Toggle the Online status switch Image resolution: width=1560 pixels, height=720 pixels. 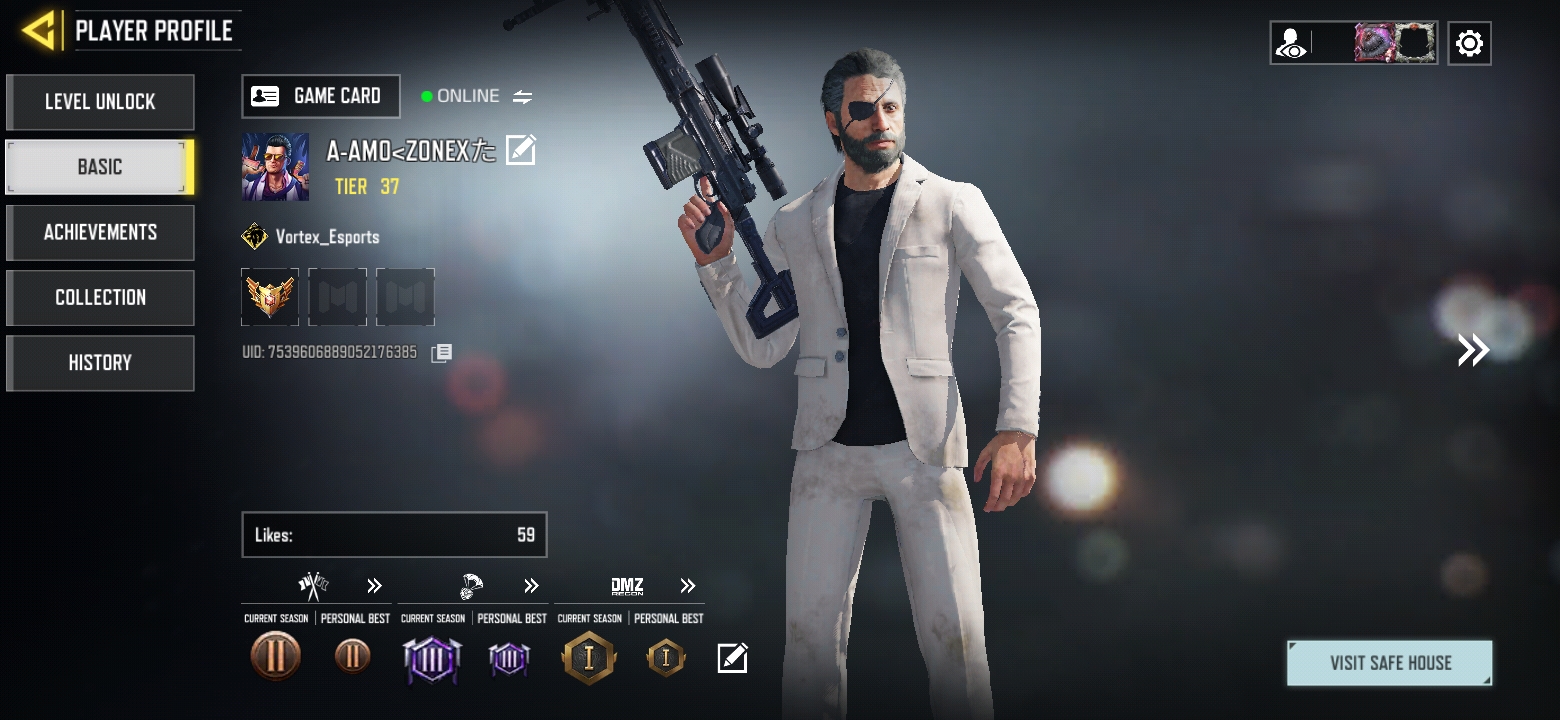coord(522,97)
